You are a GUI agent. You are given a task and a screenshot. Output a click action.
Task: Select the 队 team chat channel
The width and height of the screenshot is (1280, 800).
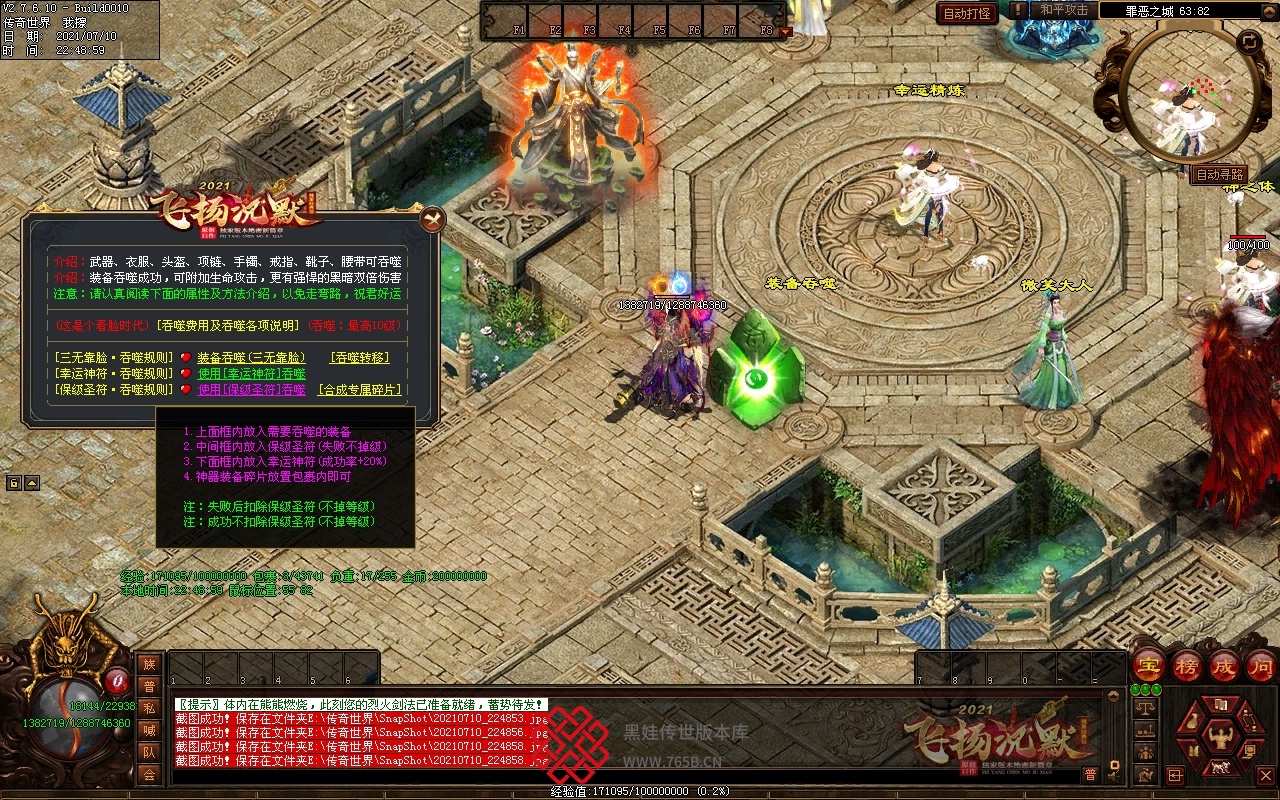(149, 752)
